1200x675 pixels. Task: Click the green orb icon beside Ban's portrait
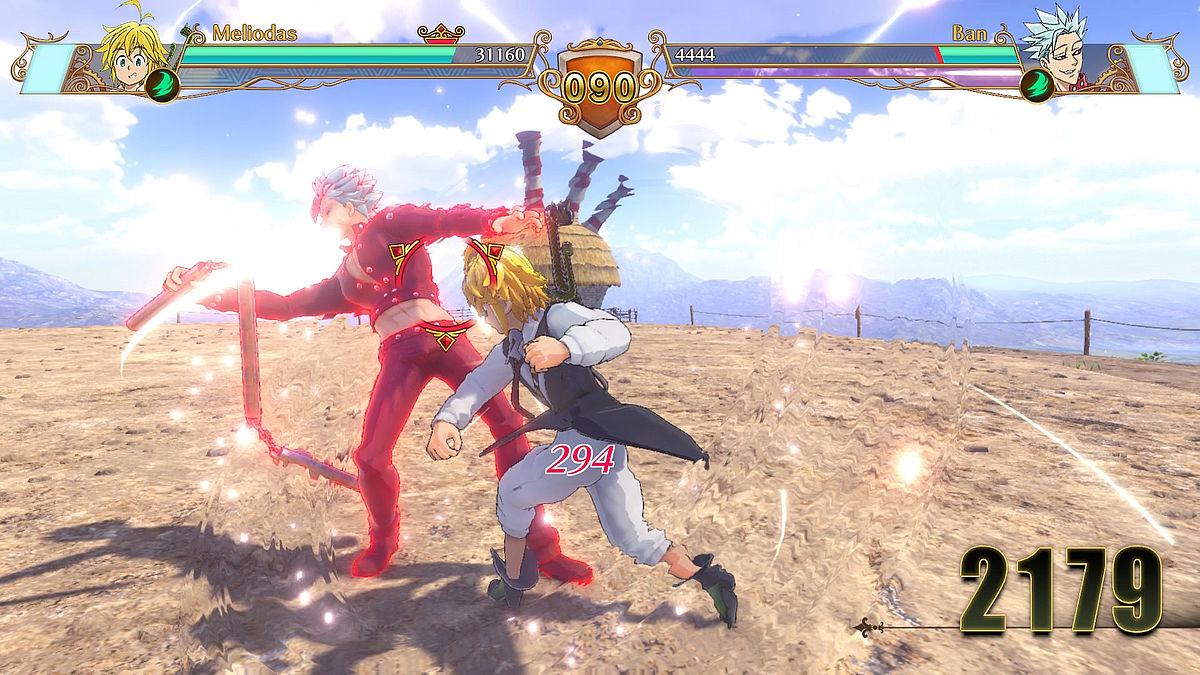click(1037, 85)
